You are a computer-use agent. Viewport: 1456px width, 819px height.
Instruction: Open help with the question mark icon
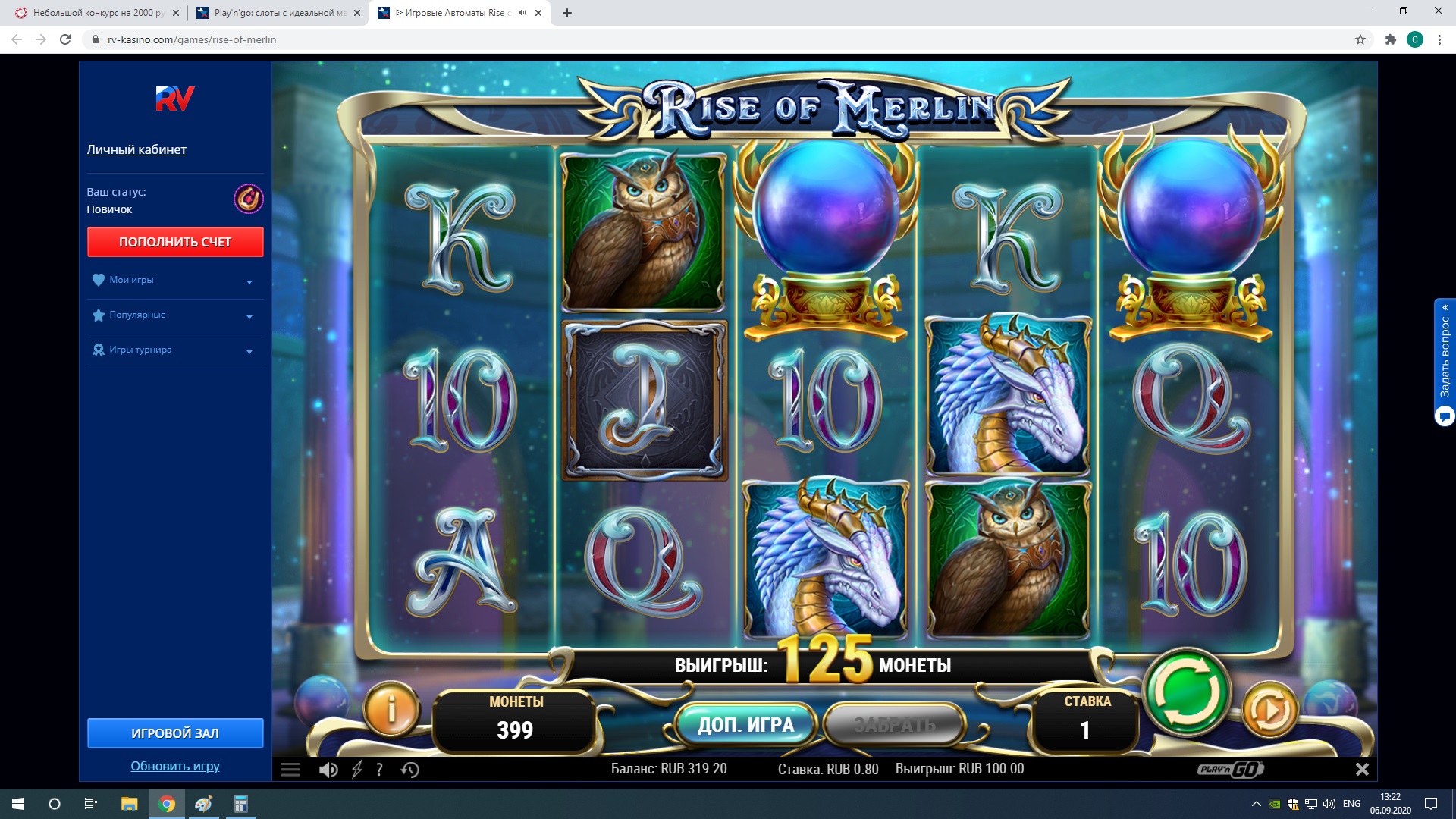coord(380,770)
